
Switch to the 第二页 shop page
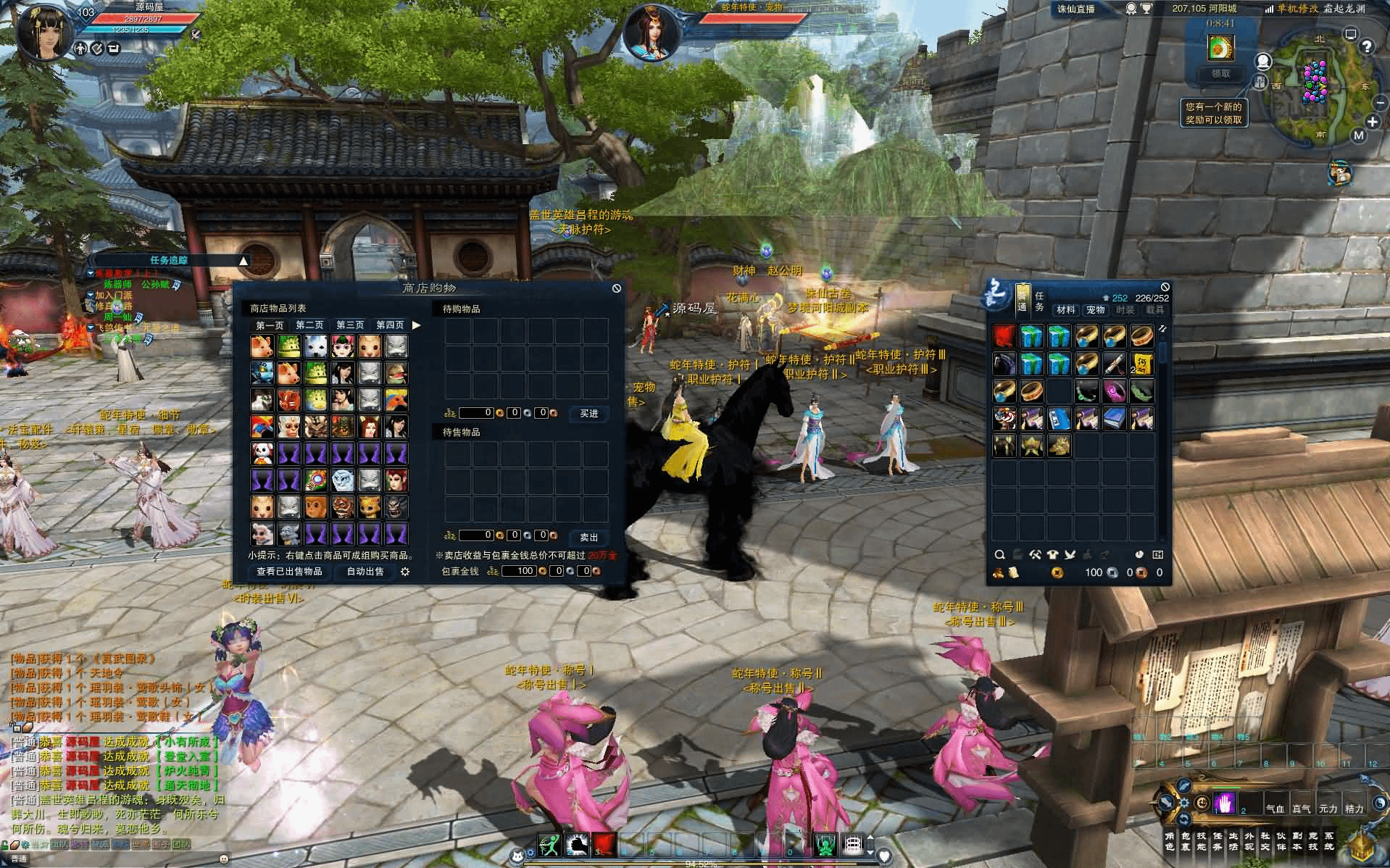309,325
